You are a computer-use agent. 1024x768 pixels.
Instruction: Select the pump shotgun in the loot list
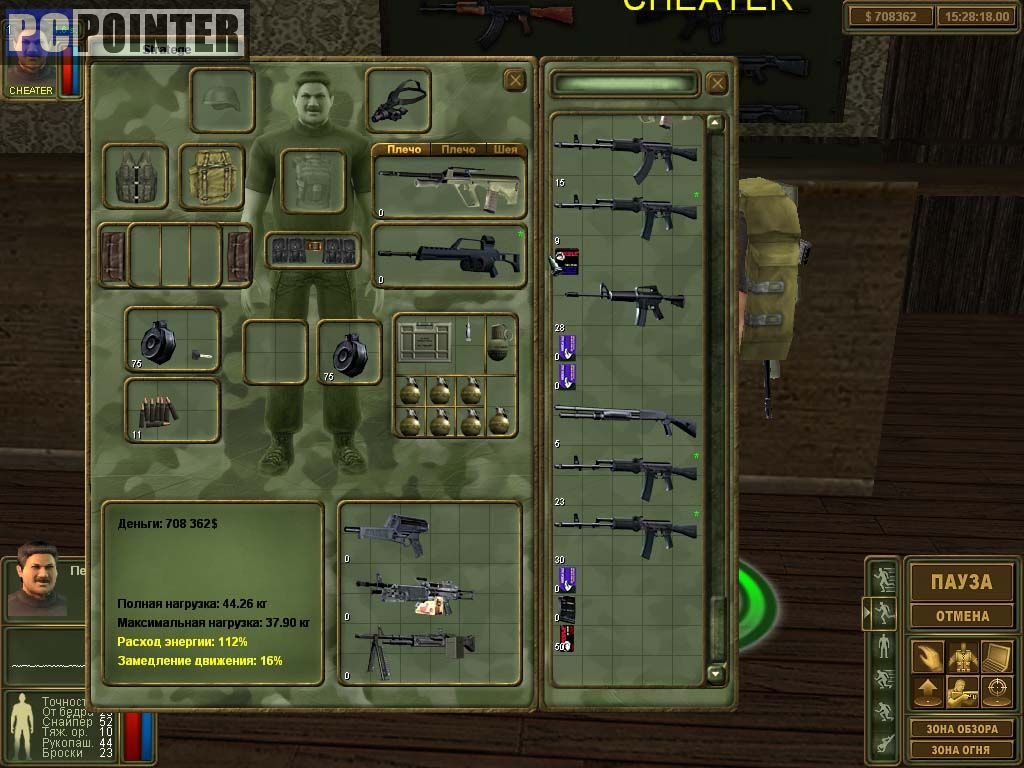pos(626,420)
